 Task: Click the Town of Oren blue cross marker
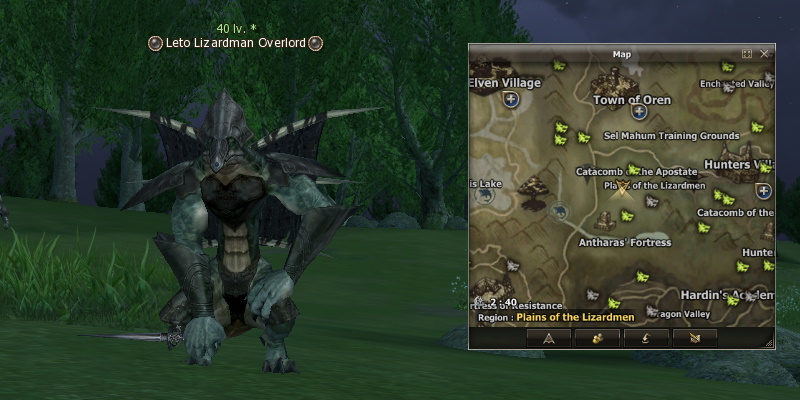coord(639,111)
